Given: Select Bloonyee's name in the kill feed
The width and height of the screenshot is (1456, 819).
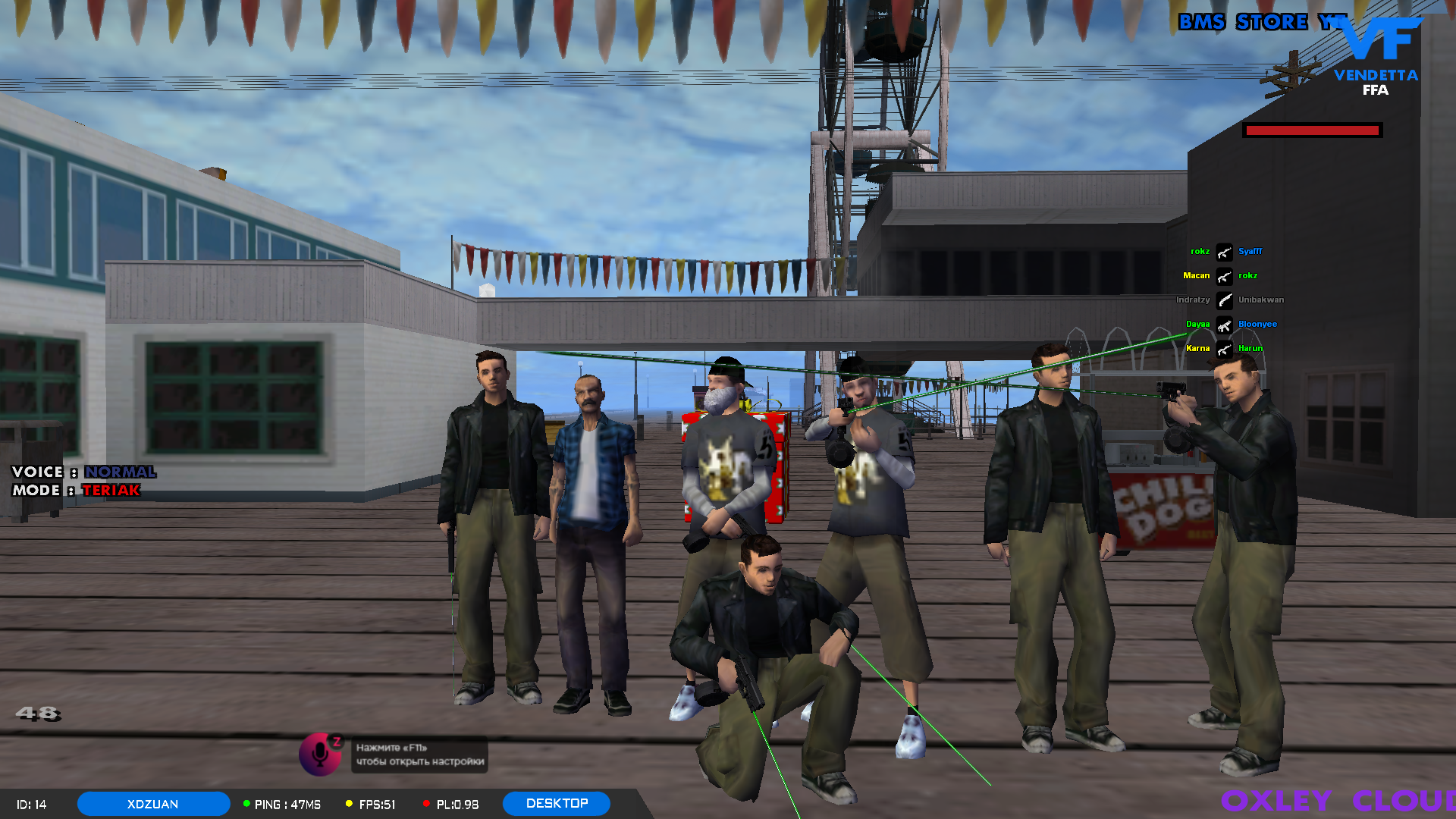Looking at the screenshot, I should [1258, 324].
